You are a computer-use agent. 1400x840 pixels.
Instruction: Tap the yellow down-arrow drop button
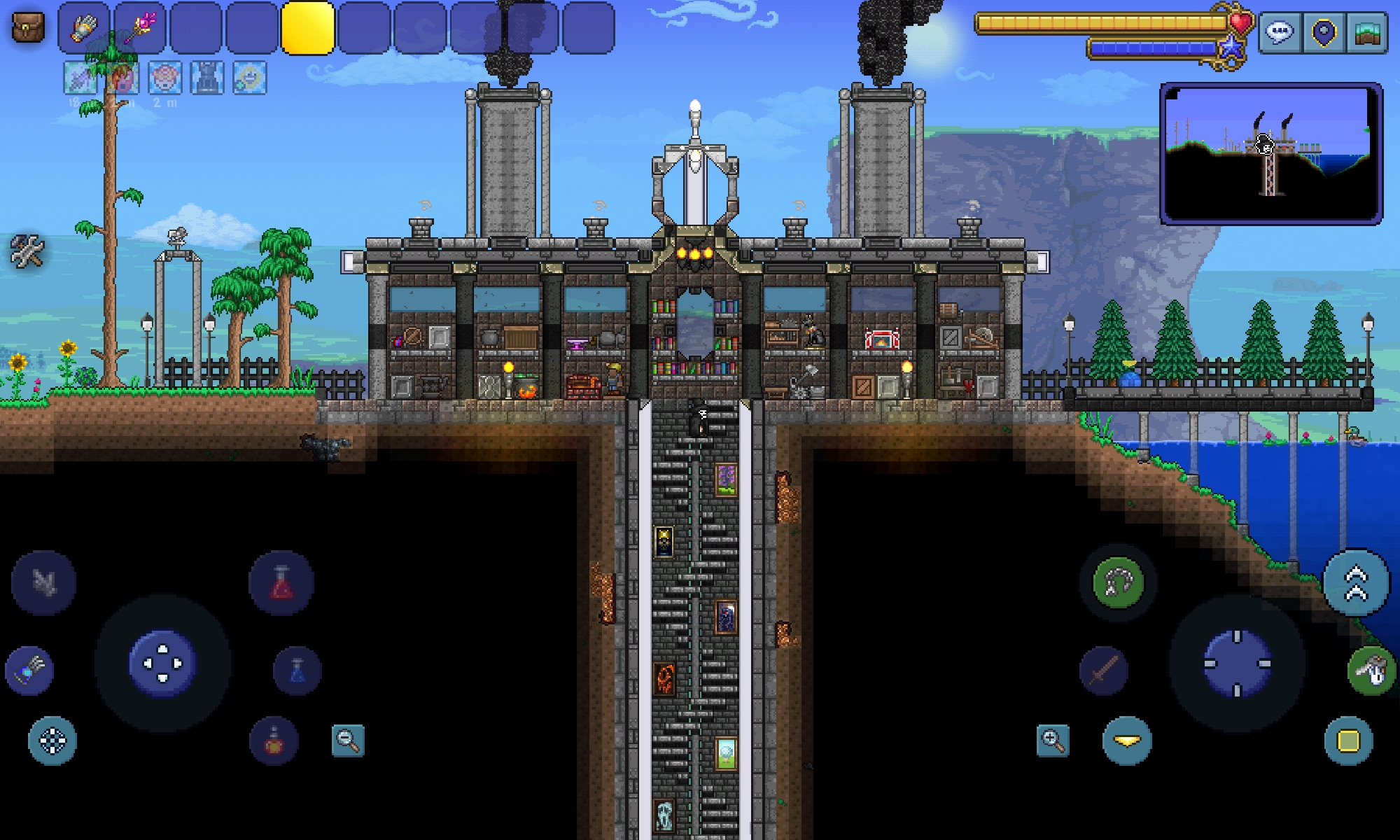pos(1127,740)
